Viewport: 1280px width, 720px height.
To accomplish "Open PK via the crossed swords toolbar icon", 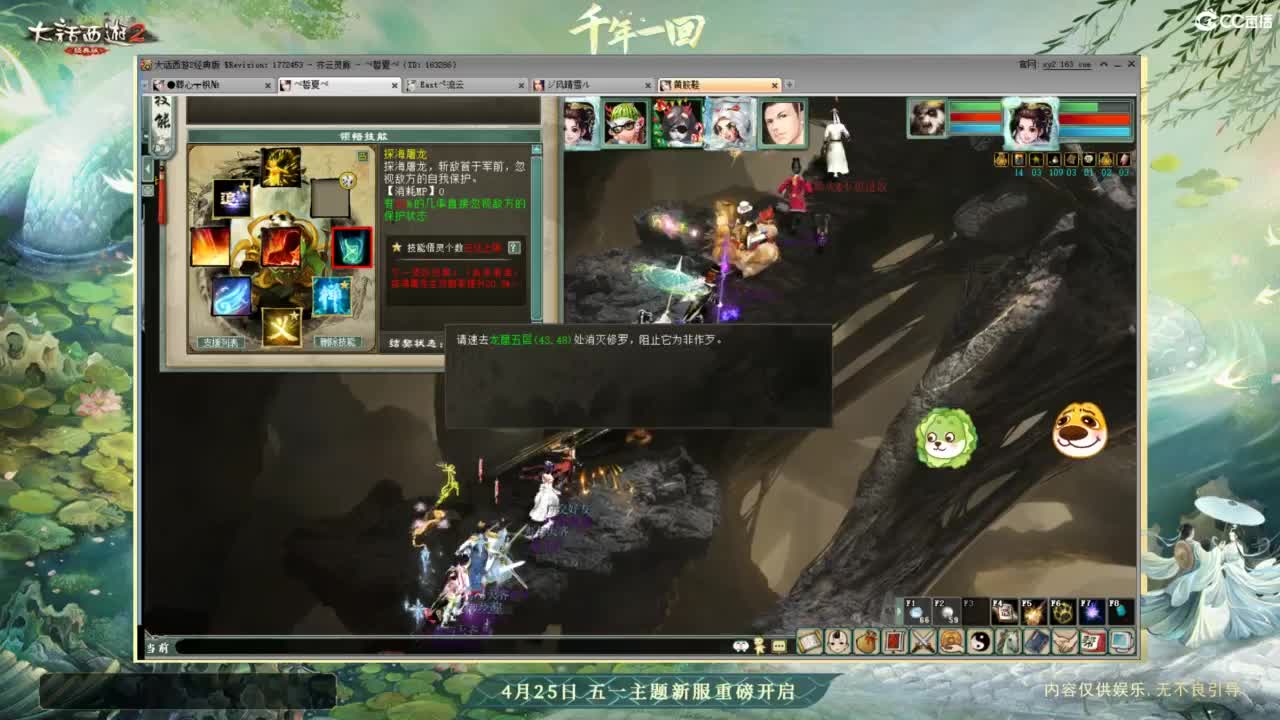I will (x=925, y=640).
